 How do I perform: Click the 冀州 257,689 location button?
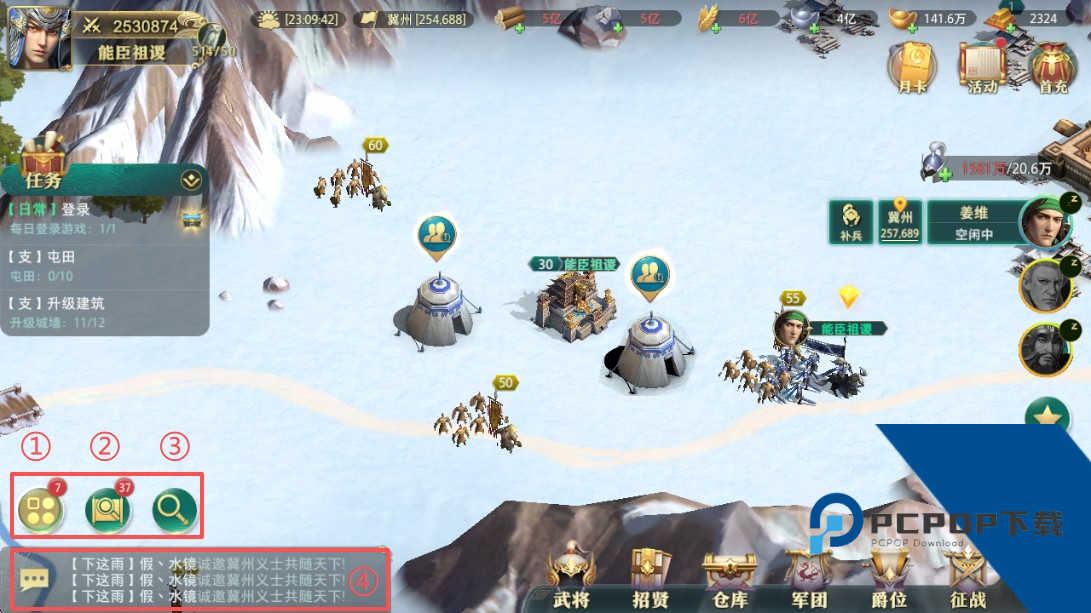(x=900, y=222)
